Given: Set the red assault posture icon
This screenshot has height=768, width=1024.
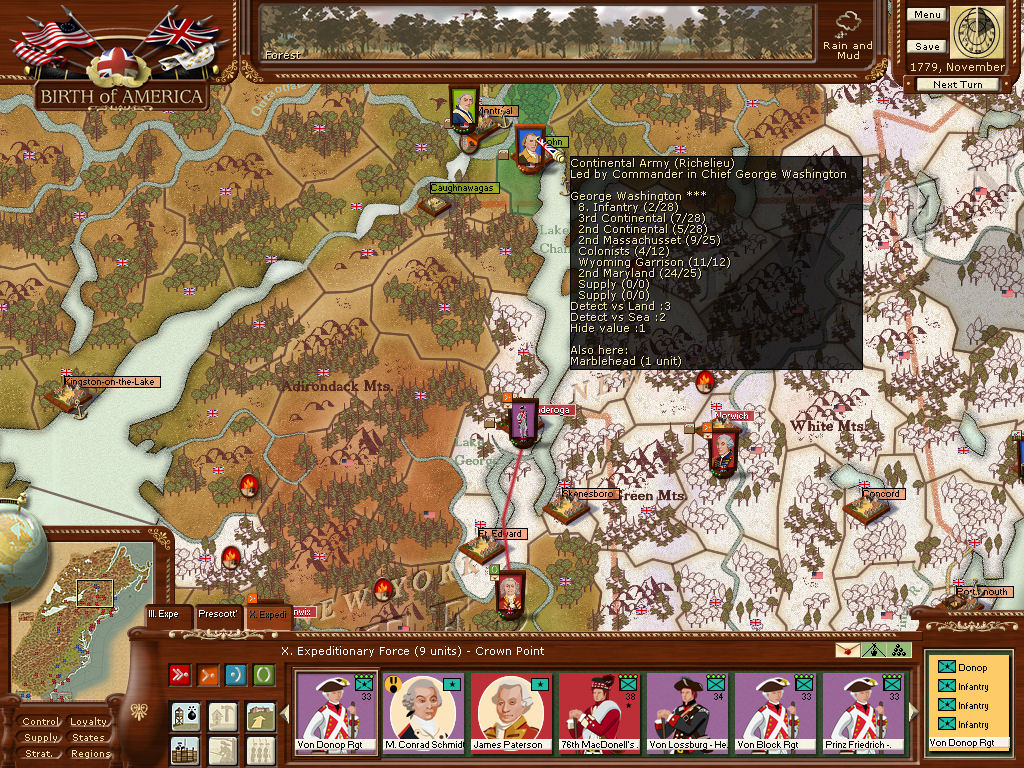Looking at the screenshot, I should [x=181, y=675].
